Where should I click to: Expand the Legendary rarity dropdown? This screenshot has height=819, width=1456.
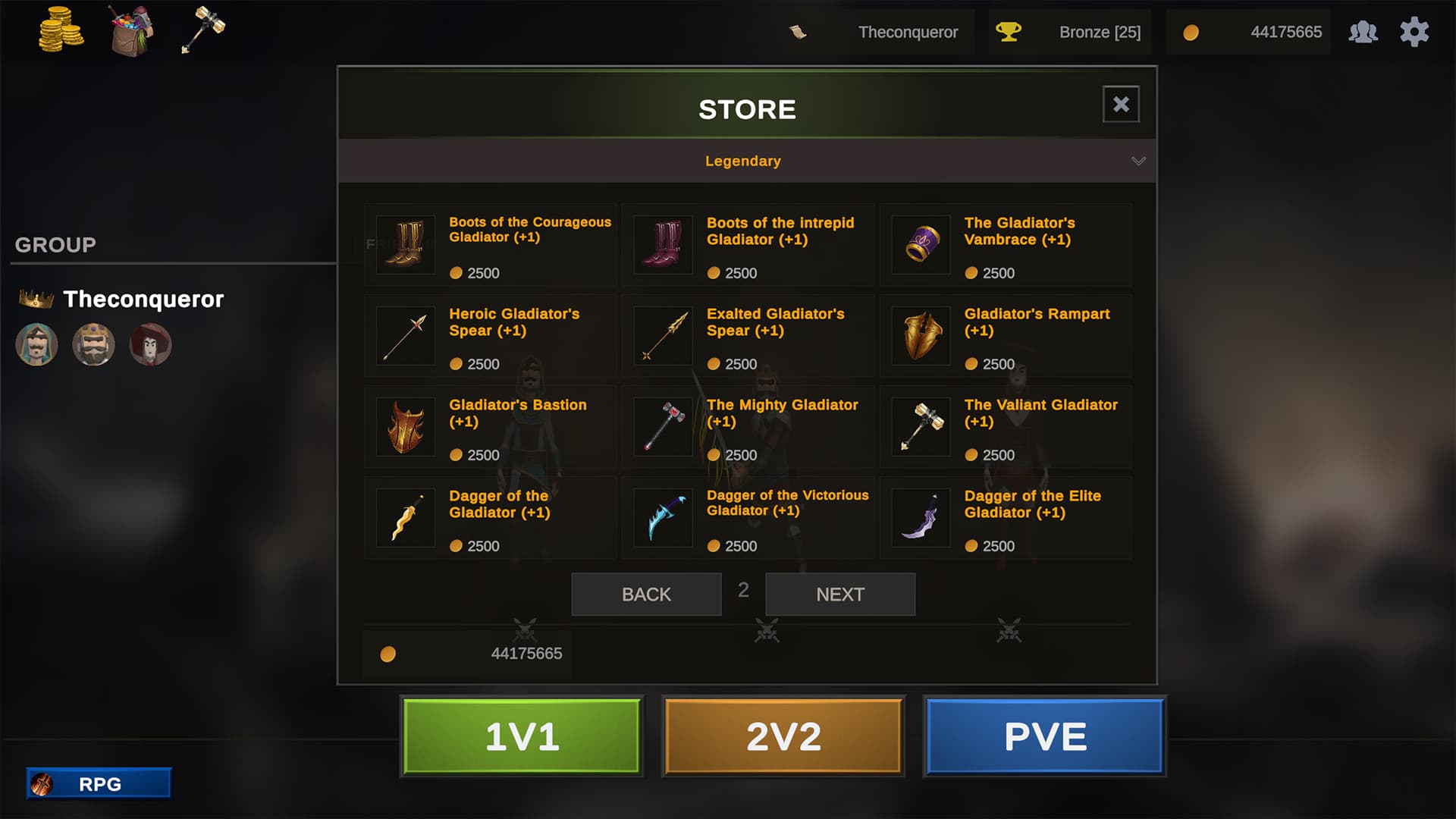pos(742,160)
